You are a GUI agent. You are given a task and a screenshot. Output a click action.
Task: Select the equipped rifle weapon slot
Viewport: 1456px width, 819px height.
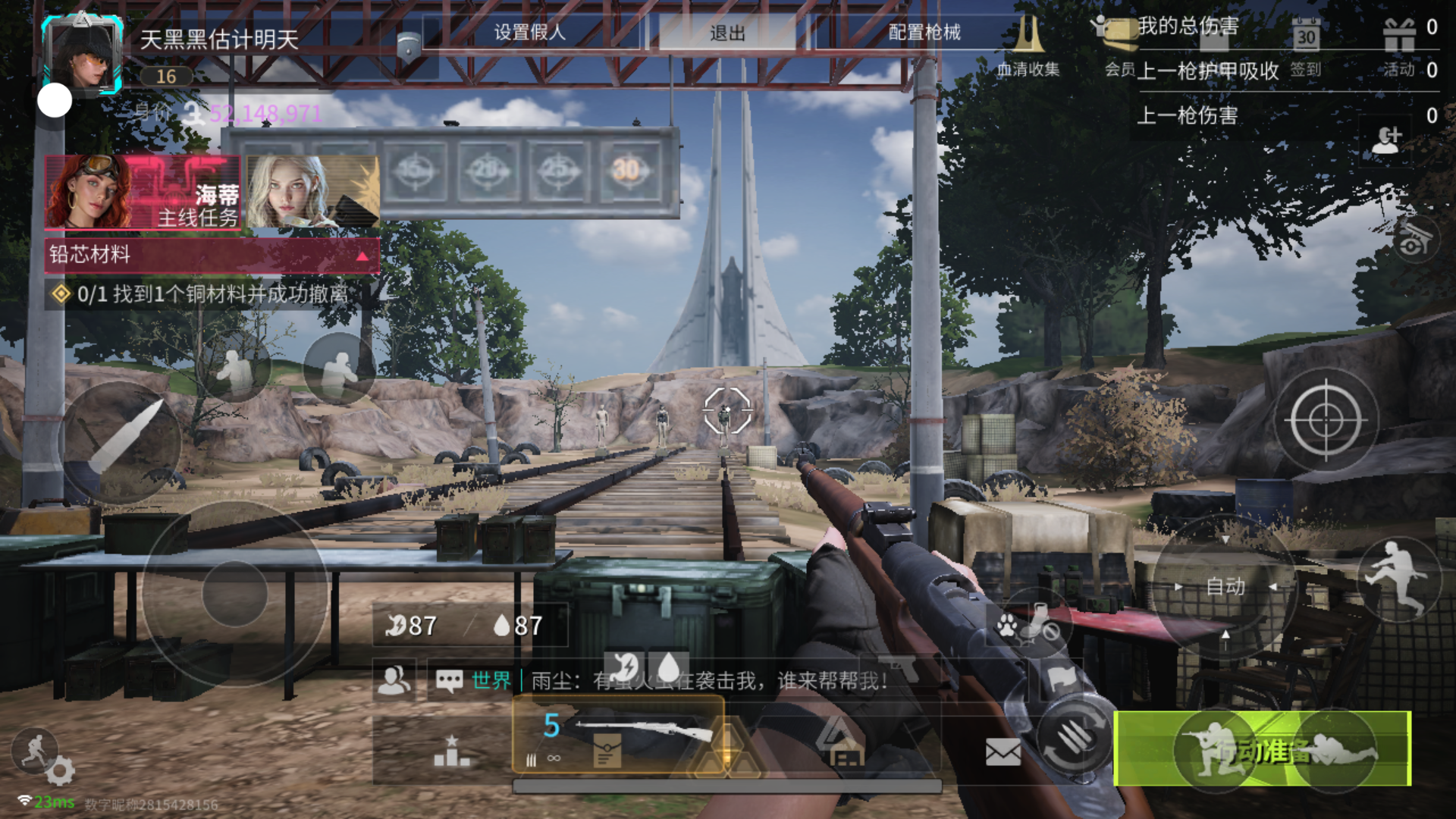point(618,736)
